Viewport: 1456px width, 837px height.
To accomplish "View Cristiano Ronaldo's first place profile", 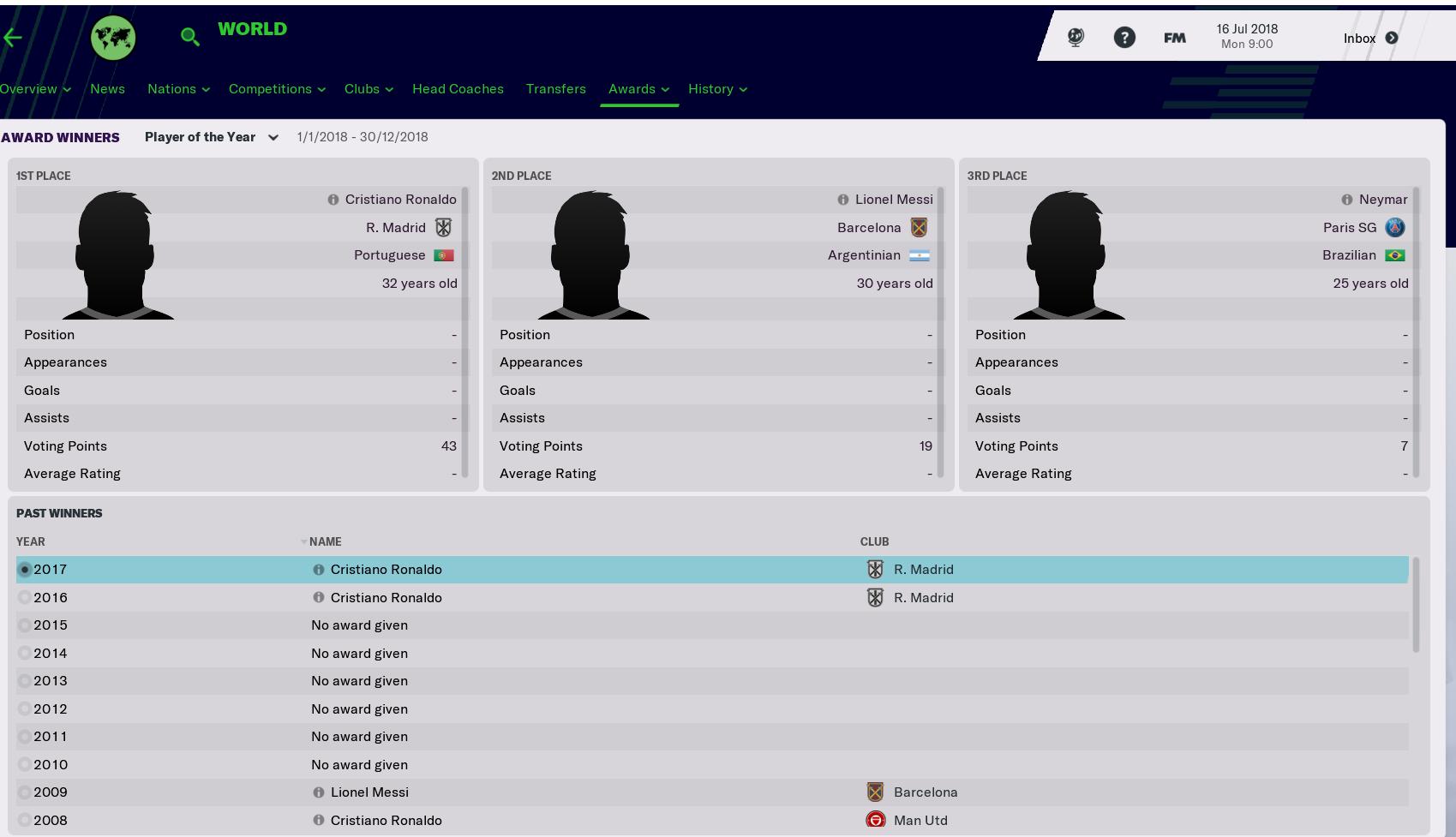I will (x=400, y=200).
